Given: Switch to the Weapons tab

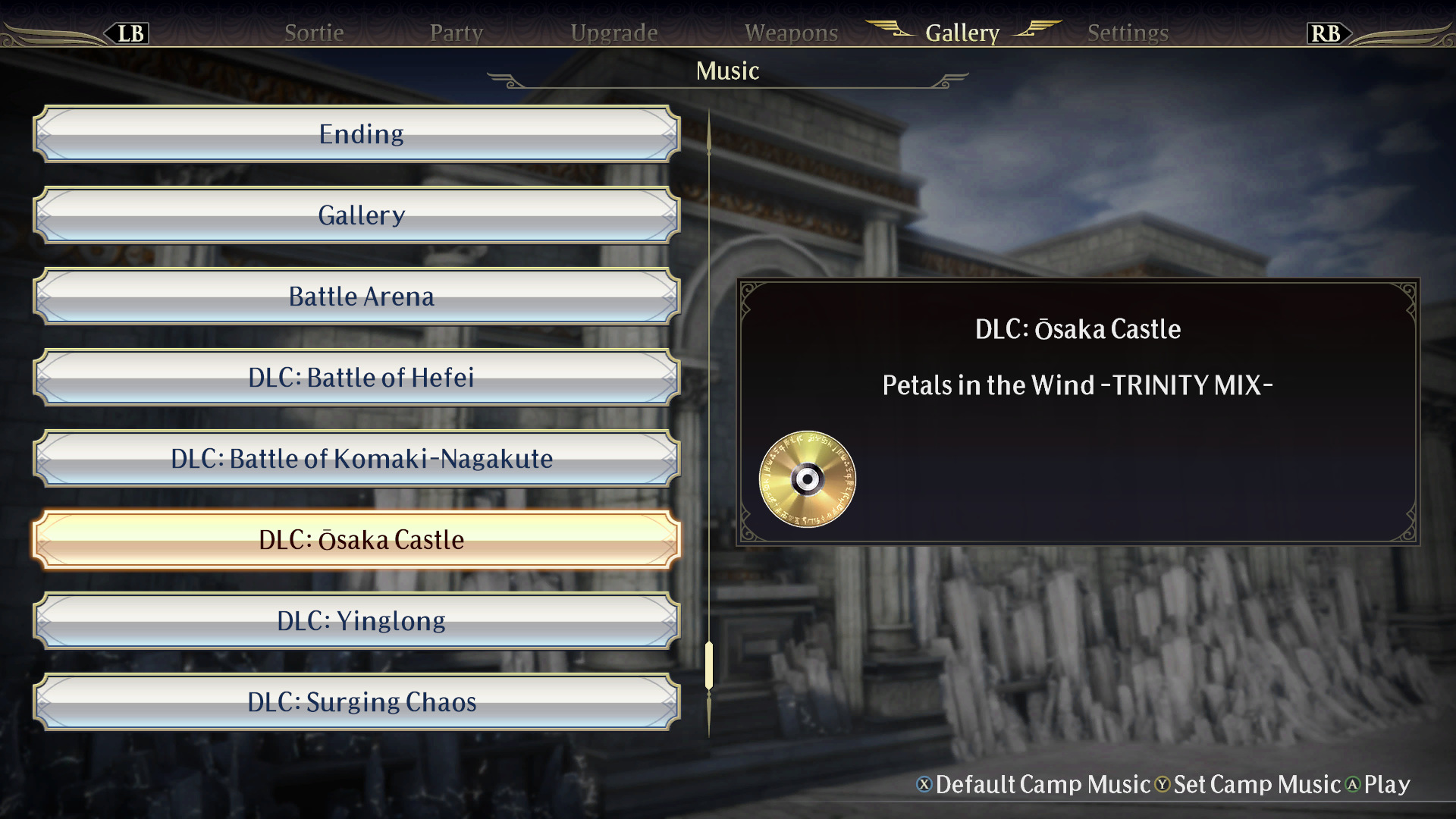Looking at the screenshot, I should pyautogui.click(x=791, y=33).
